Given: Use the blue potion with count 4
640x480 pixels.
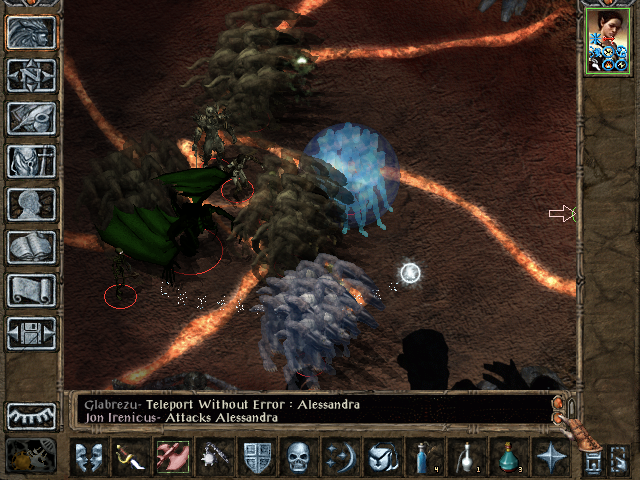Looking at the screenshot, I should [x=425, y=457].
